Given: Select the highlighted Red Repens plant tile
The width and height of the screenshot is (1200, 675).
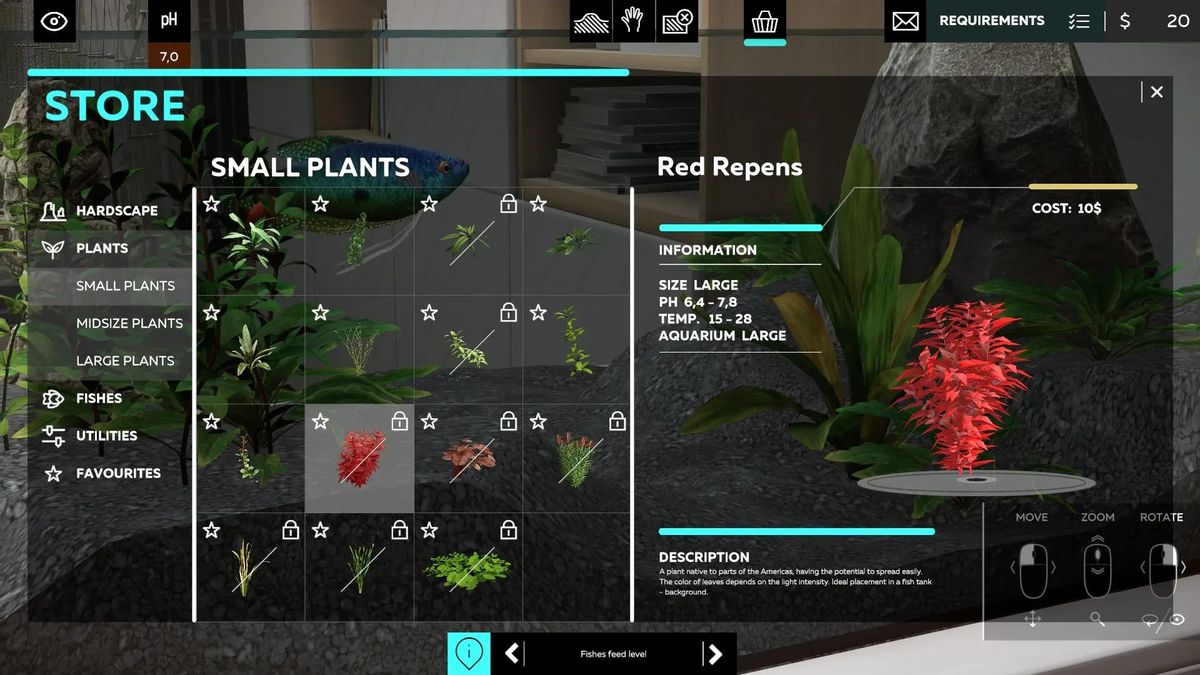Looking at the screenshot, I should (360, 459).
